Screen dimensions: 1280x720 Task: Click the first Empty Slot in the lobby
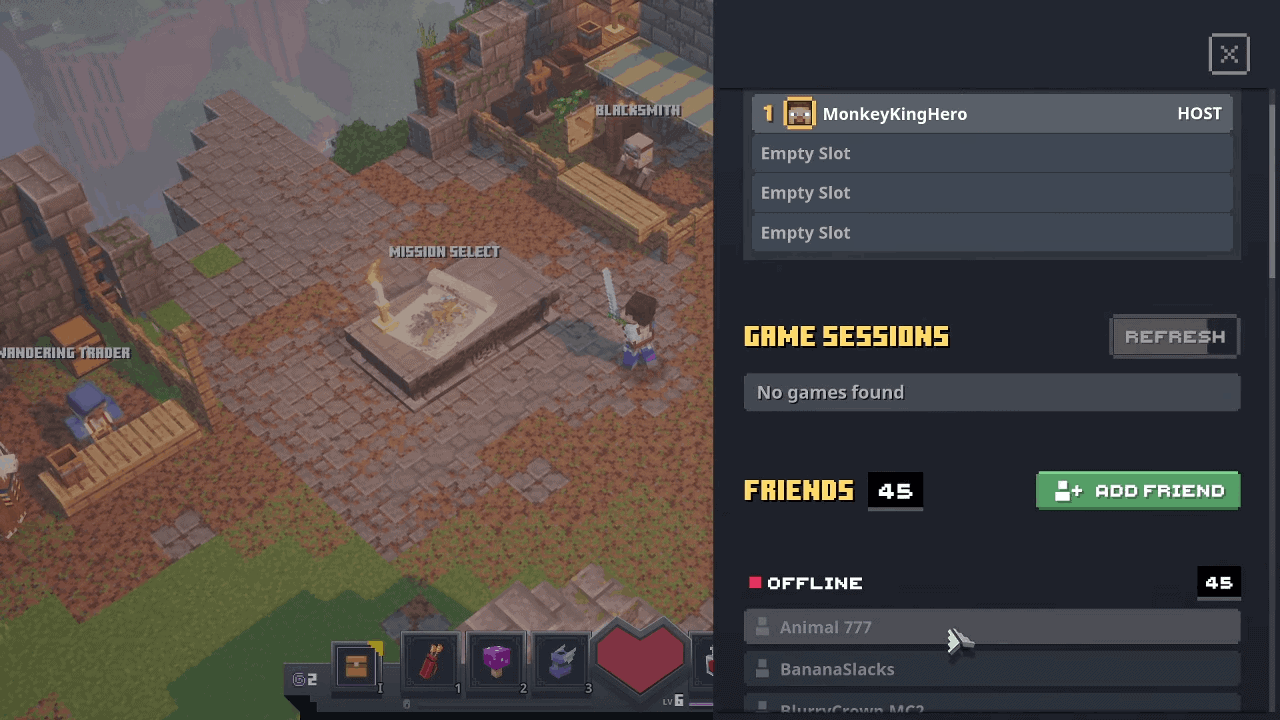pyautogui.click(x=992, y=153)
